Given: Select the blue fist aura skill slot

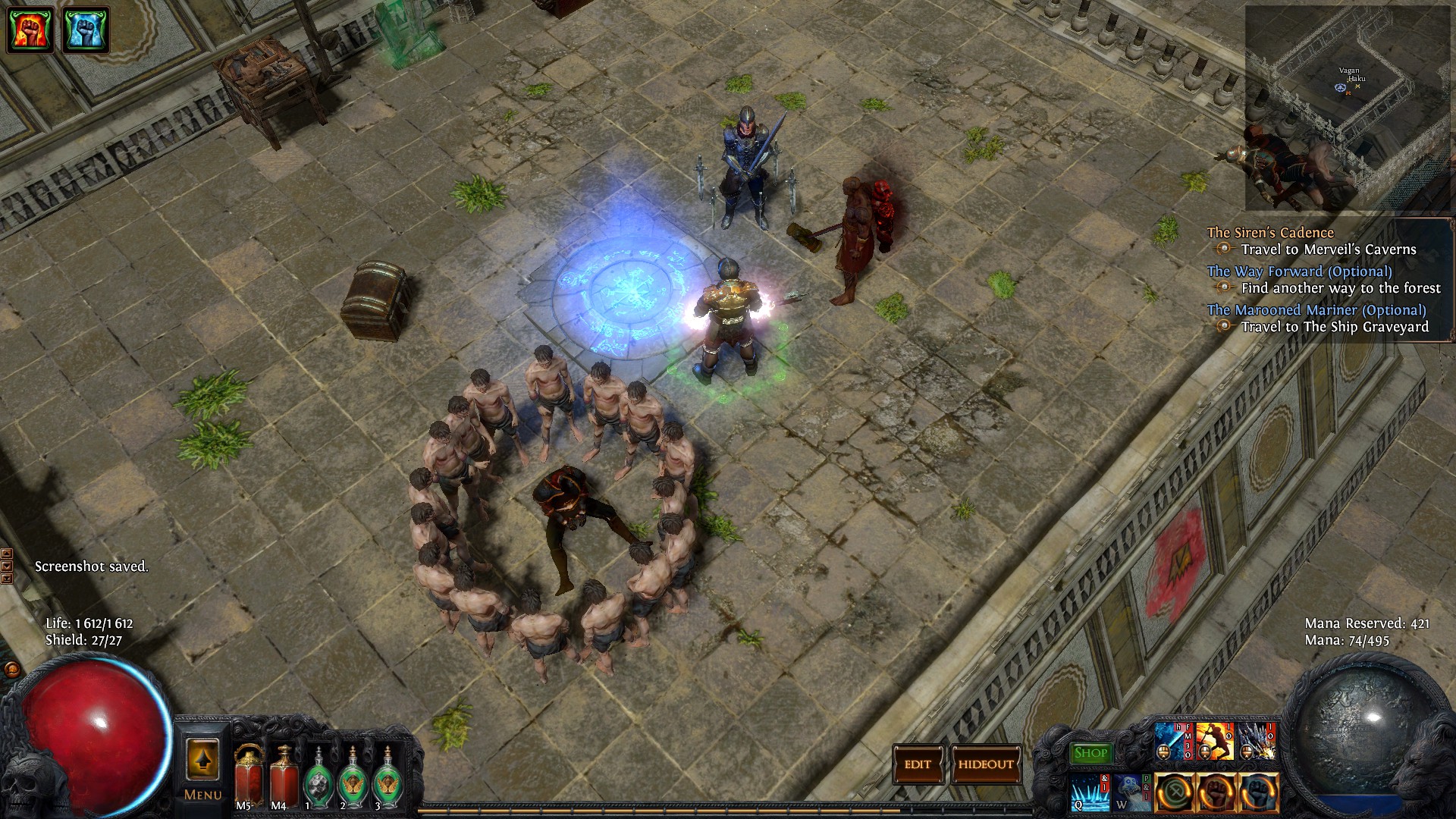Looking at the screenshot, I should pos(1259,792).
